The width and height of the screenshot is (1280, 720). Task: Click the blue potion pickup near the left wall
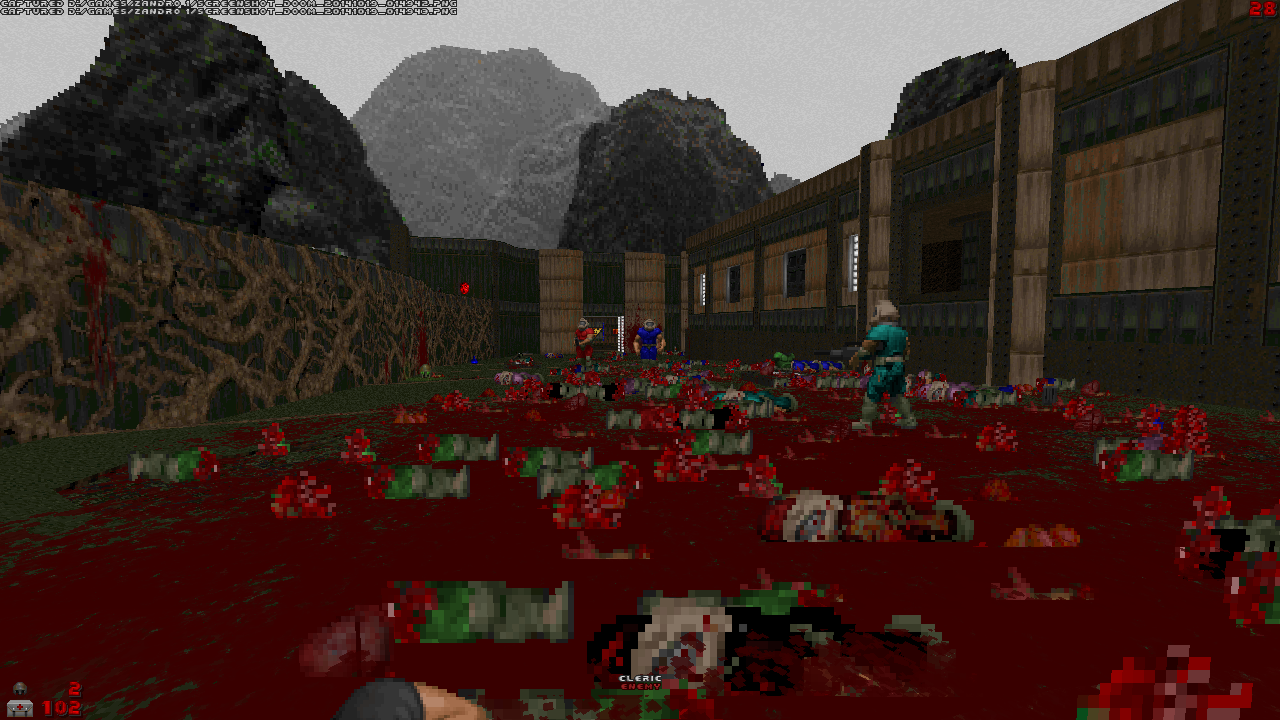(474, 359)
